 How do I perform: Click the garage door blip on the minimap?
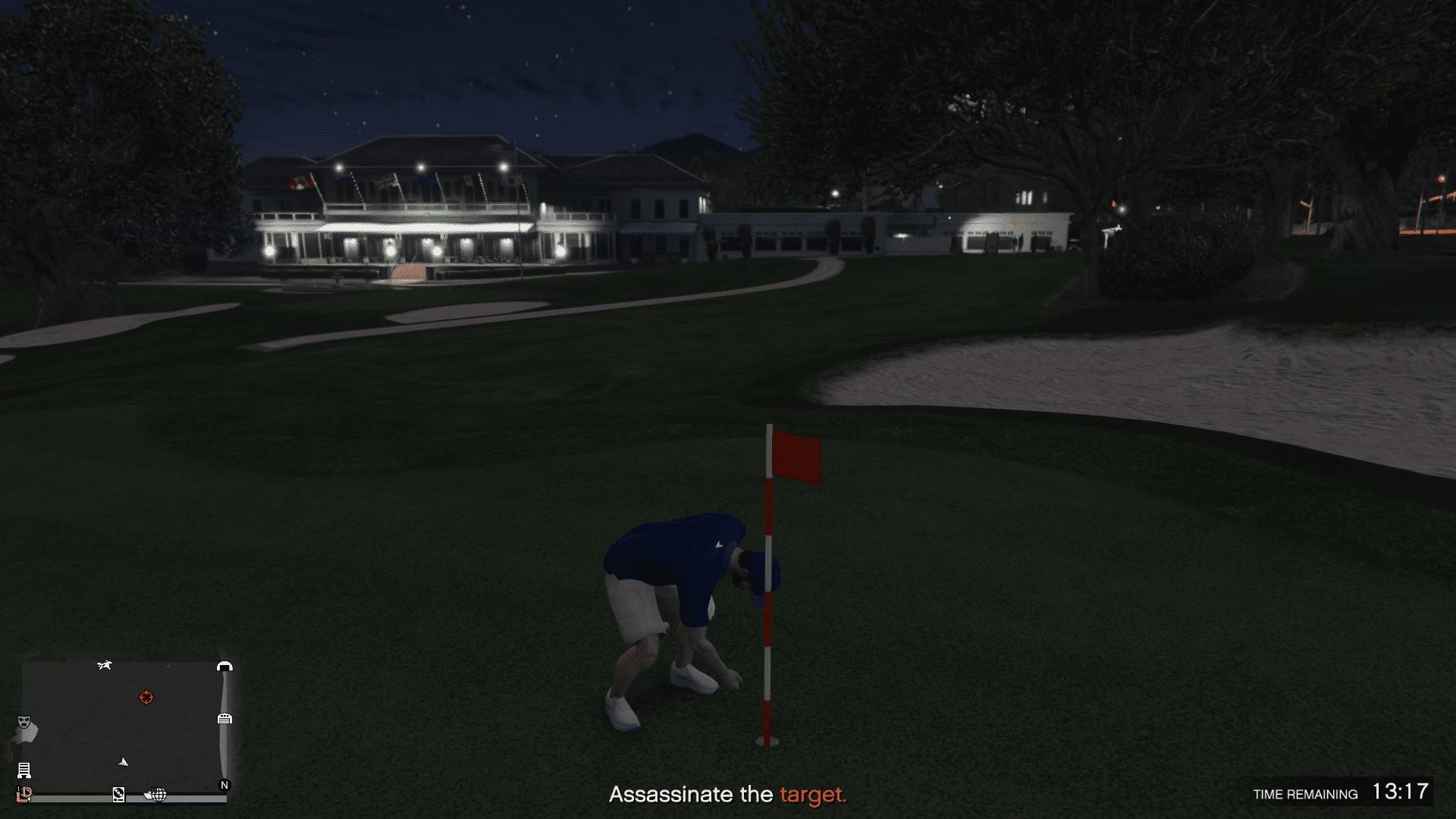pos(224,718)
